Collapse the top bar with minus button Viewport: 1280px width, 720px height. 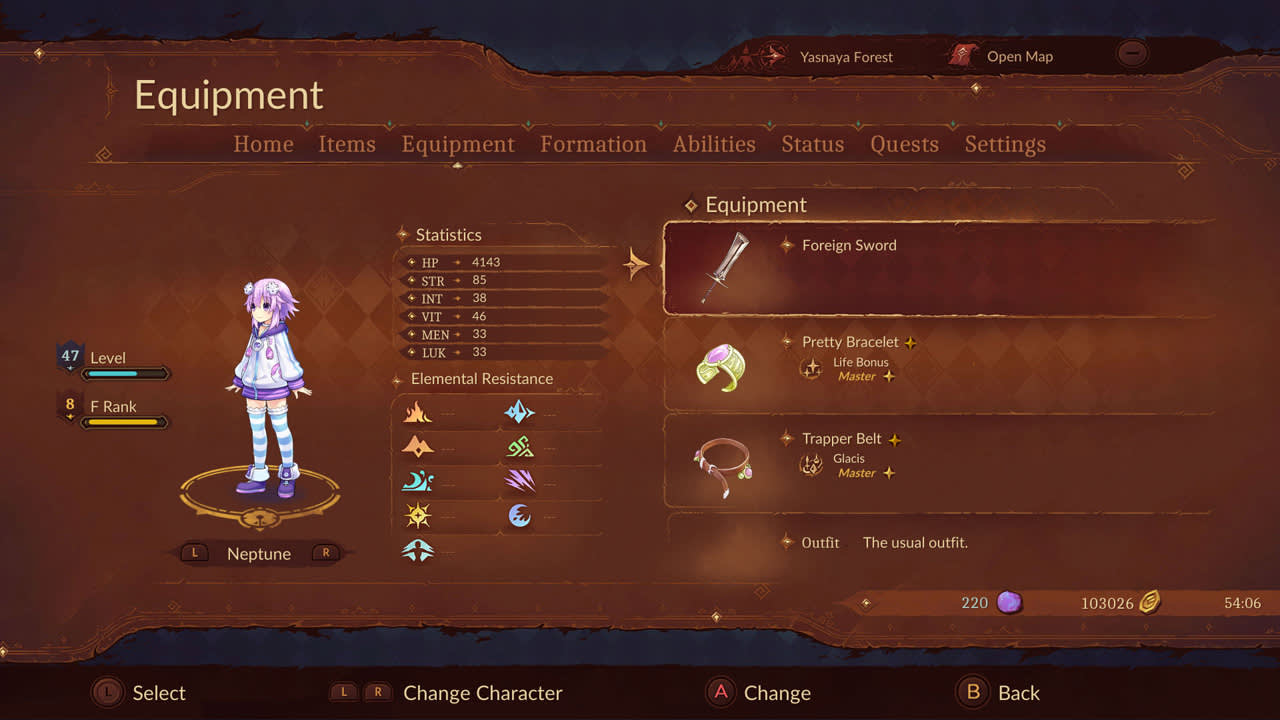pos(1131,54)
